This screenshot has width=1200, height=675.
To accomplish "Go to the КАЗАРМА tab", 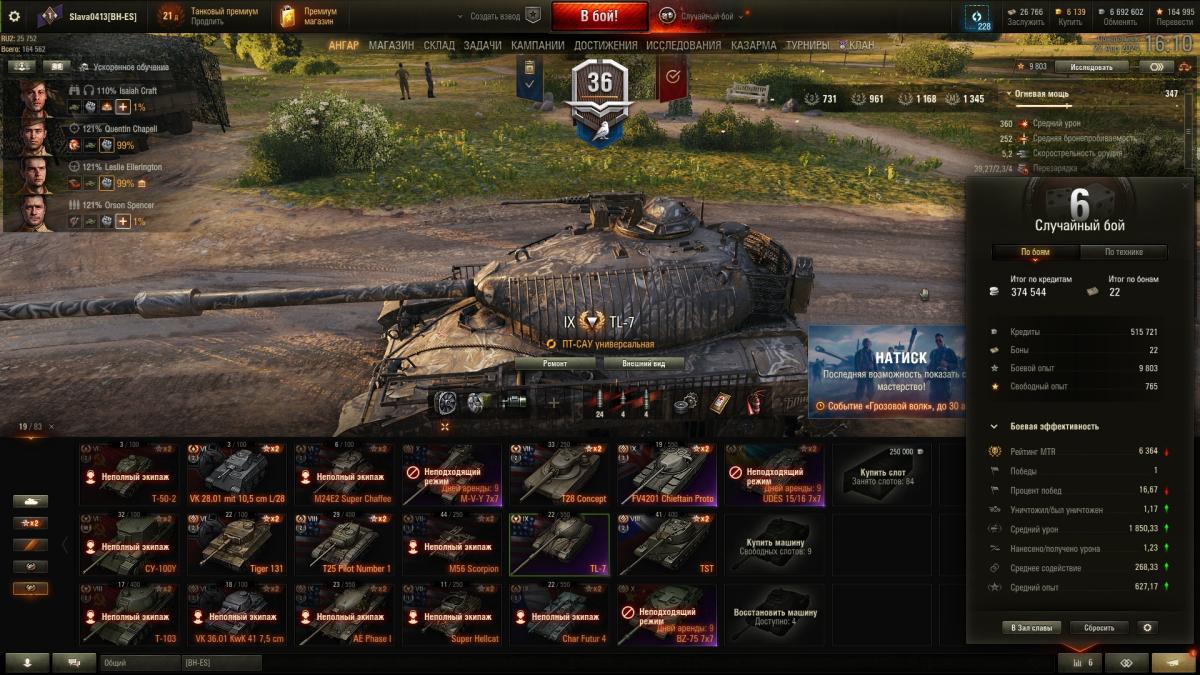I will pyautogui.click(x=753, y=45).
